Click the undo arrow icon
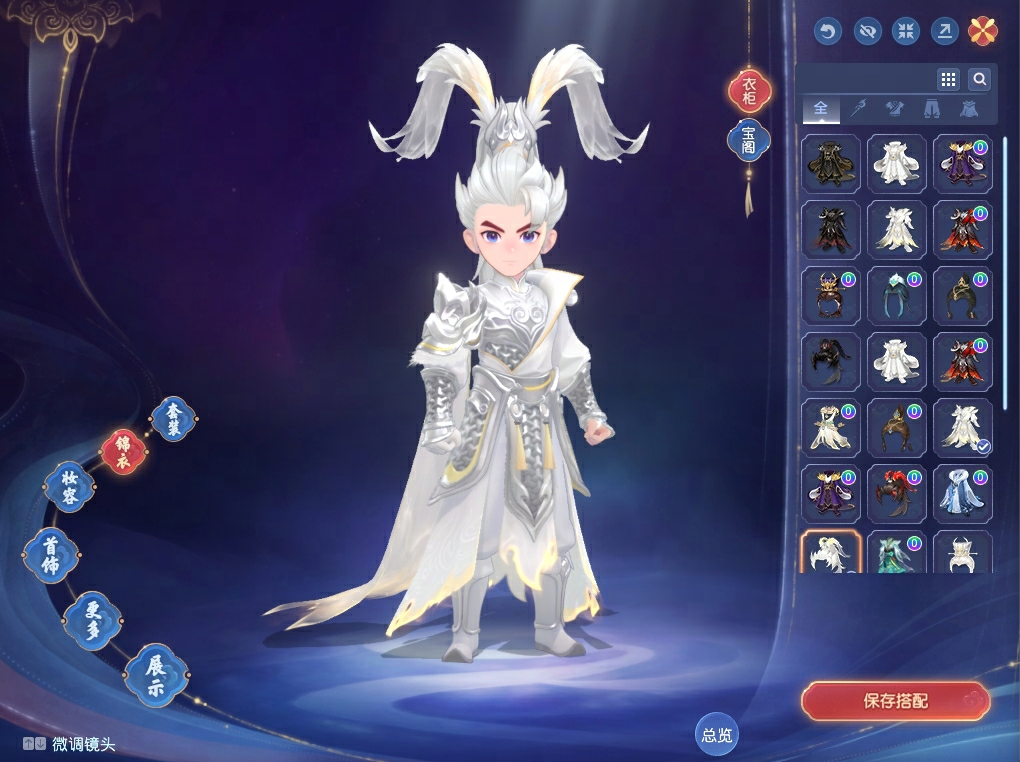1020x762 pixels. pyautogui.click(x=827, y=31)
